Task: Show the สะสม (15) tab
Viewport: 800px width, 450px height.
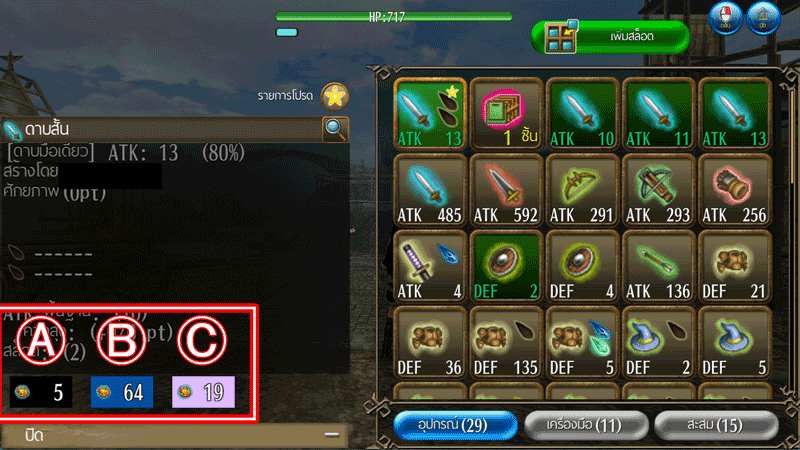Action: click(x=714, y=425)
